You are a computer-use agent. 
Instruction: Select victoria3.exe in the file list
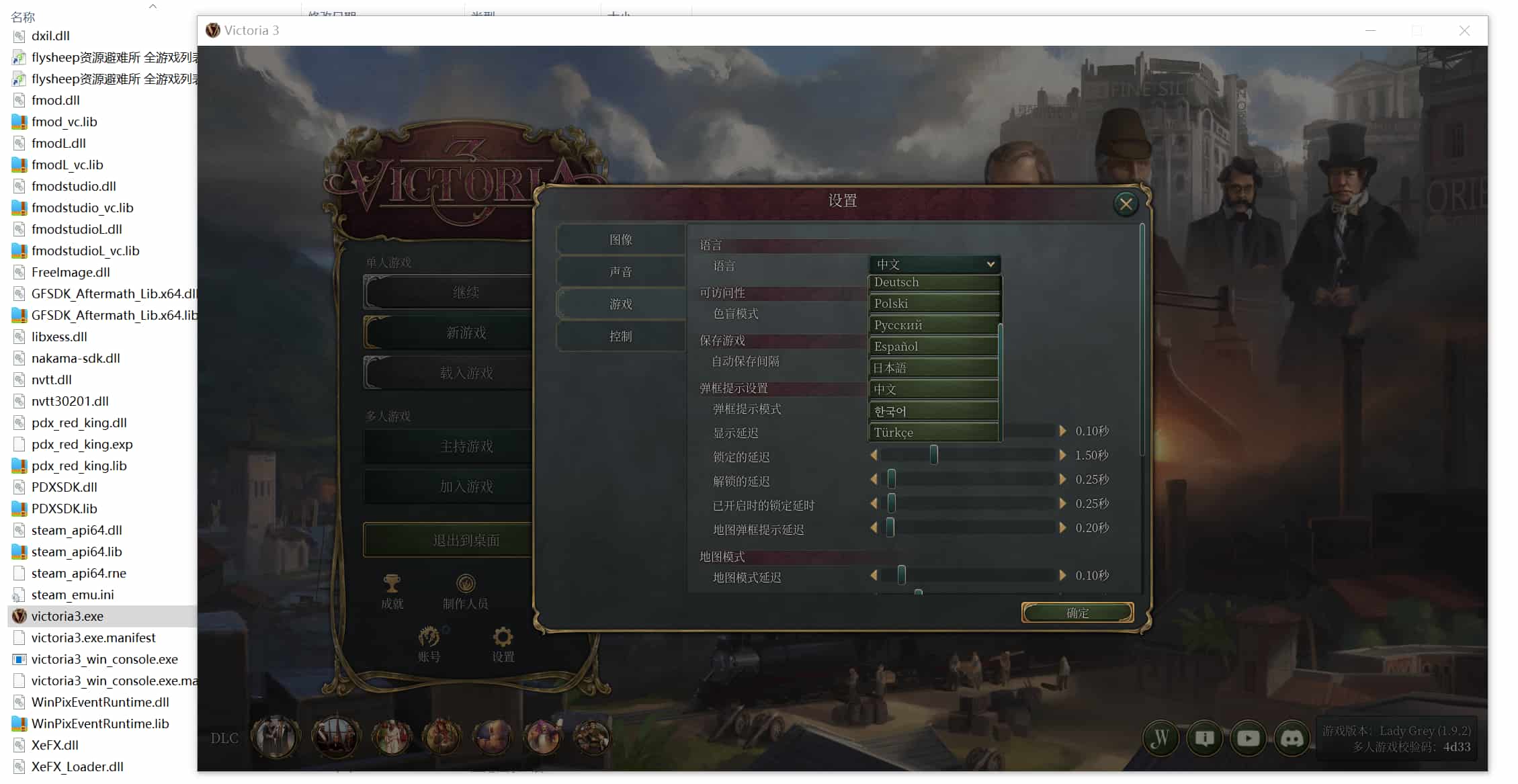[x=69, y=616]
